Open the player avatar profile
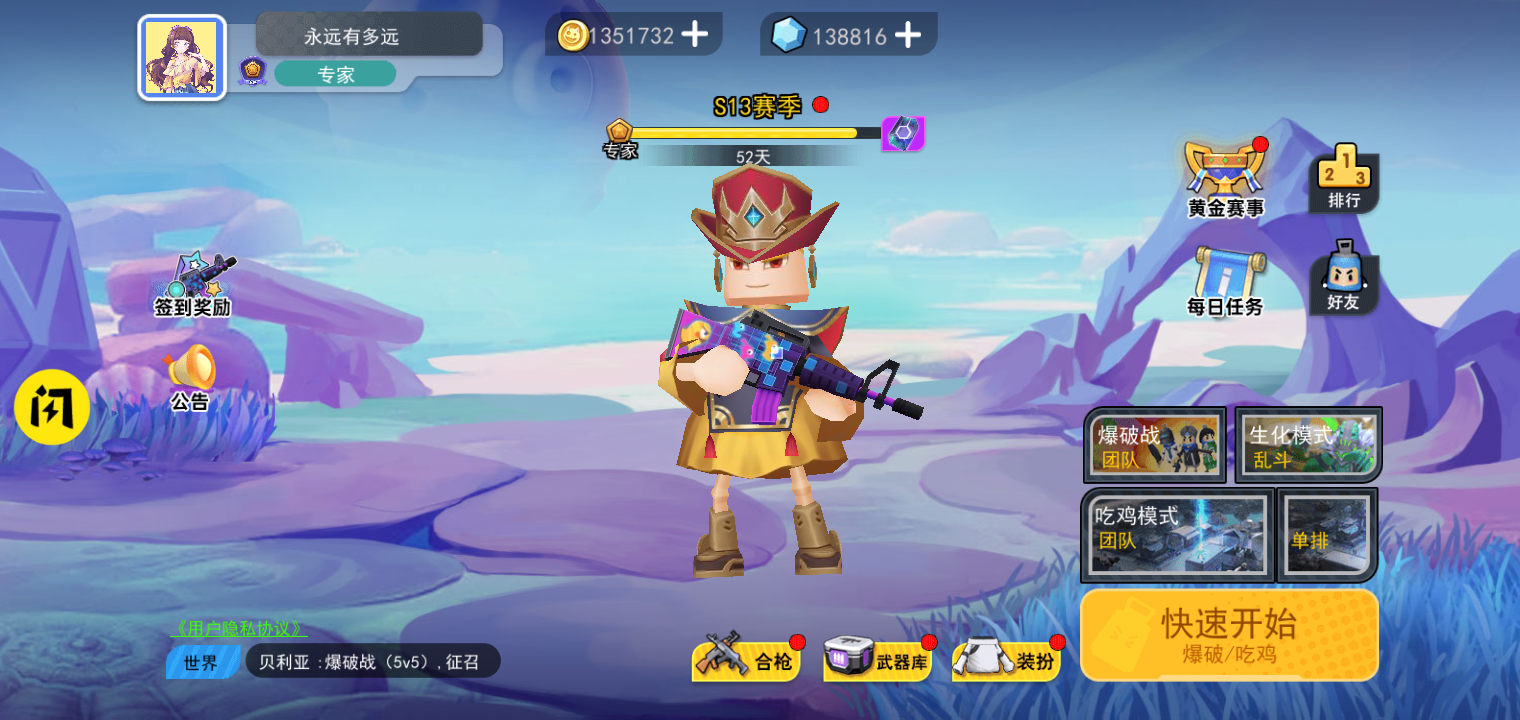The image size is (1520, 720). click(x=182, y=58)
